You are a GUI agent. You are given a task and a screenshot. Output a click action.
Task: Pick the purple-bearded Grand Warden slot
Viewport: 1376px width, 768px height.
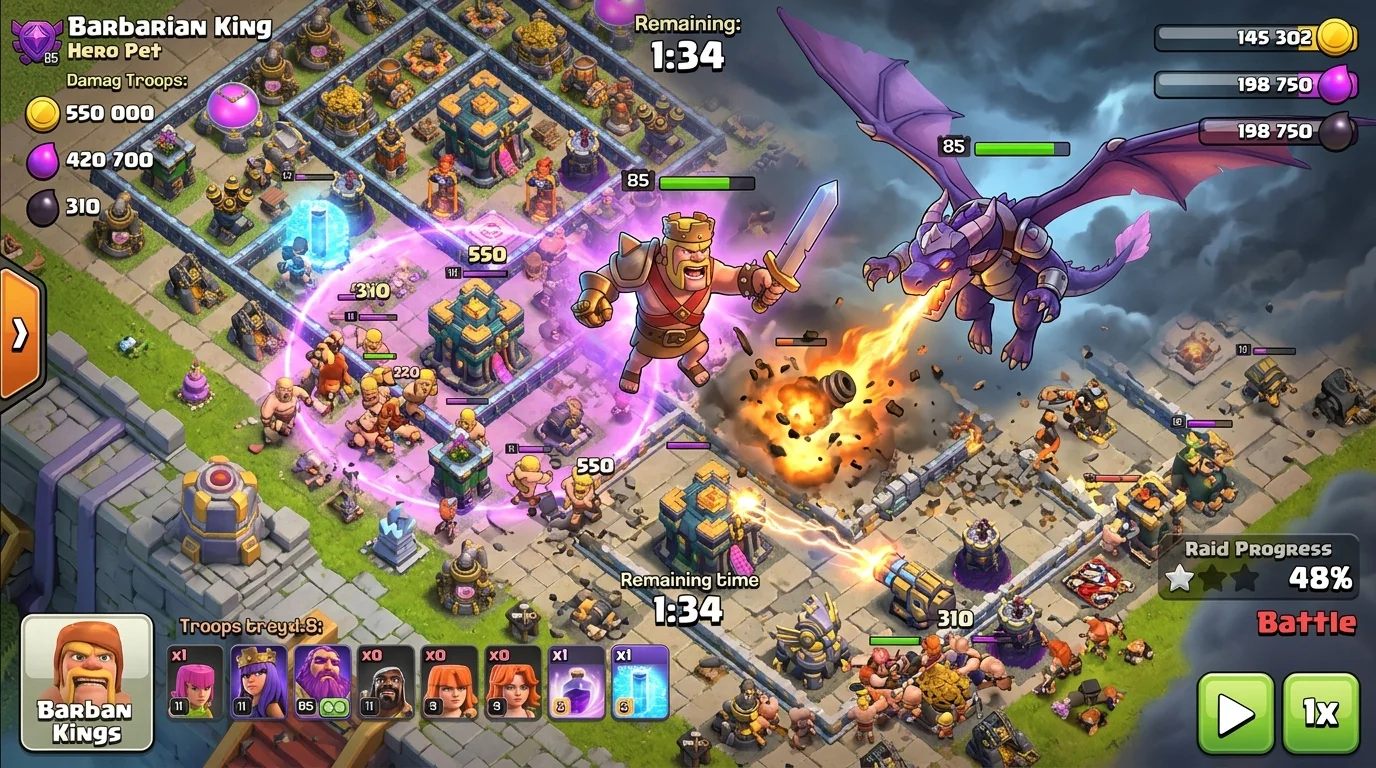322,683
